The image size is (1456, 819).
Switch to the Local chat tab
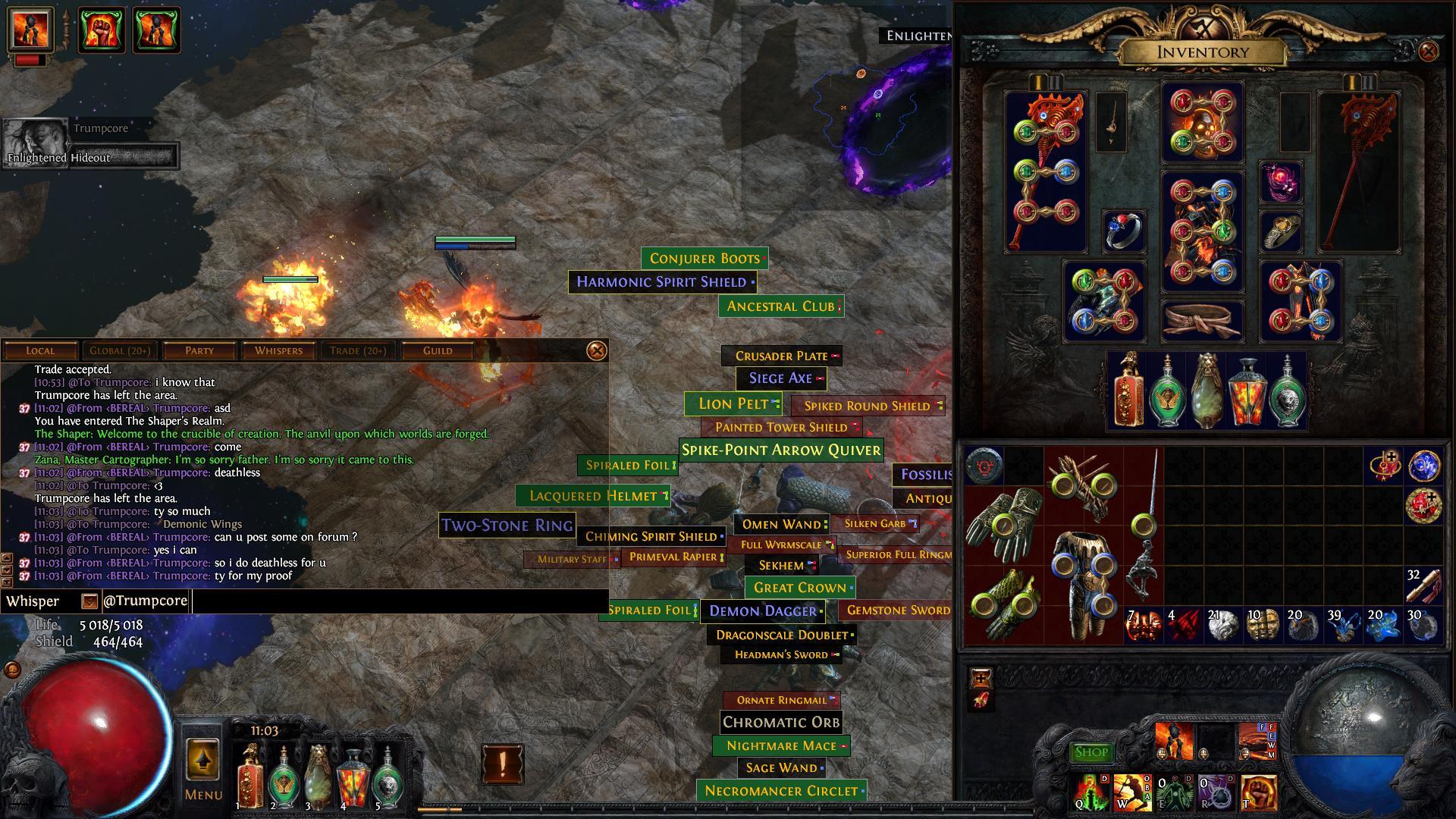click(40, 350)
